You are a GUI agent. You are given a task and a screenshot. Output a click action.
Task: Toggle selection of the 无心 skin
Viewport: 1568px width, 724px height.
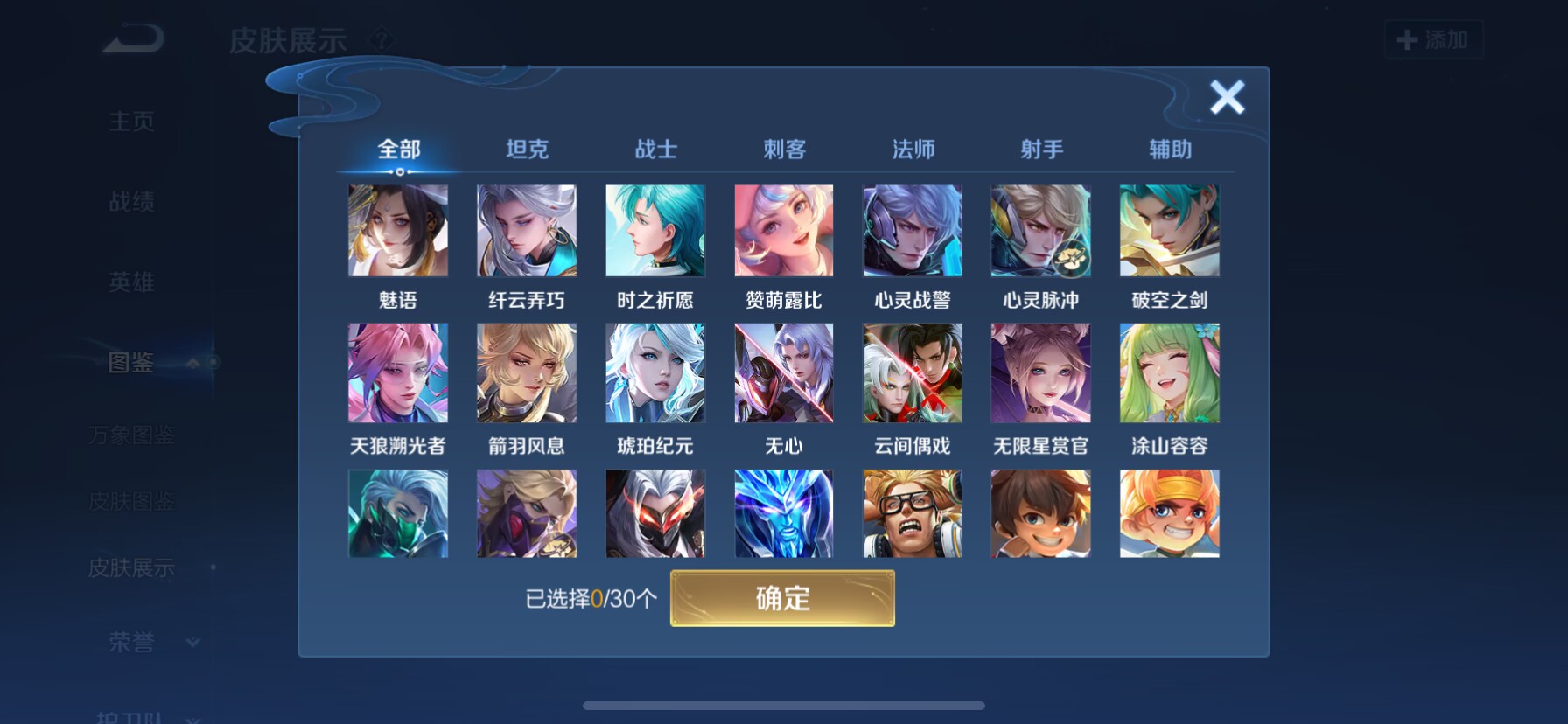[x=783, y=373]
